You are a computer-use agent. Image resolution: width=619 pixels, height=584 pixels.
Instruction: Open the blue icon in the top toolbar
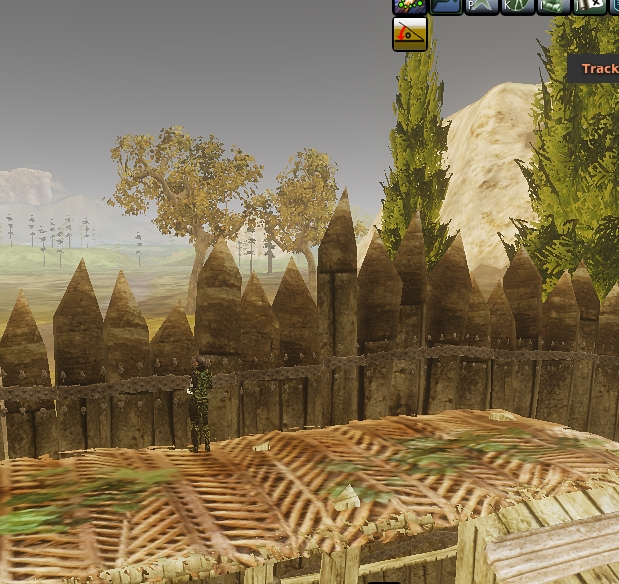tap(446, 6)
